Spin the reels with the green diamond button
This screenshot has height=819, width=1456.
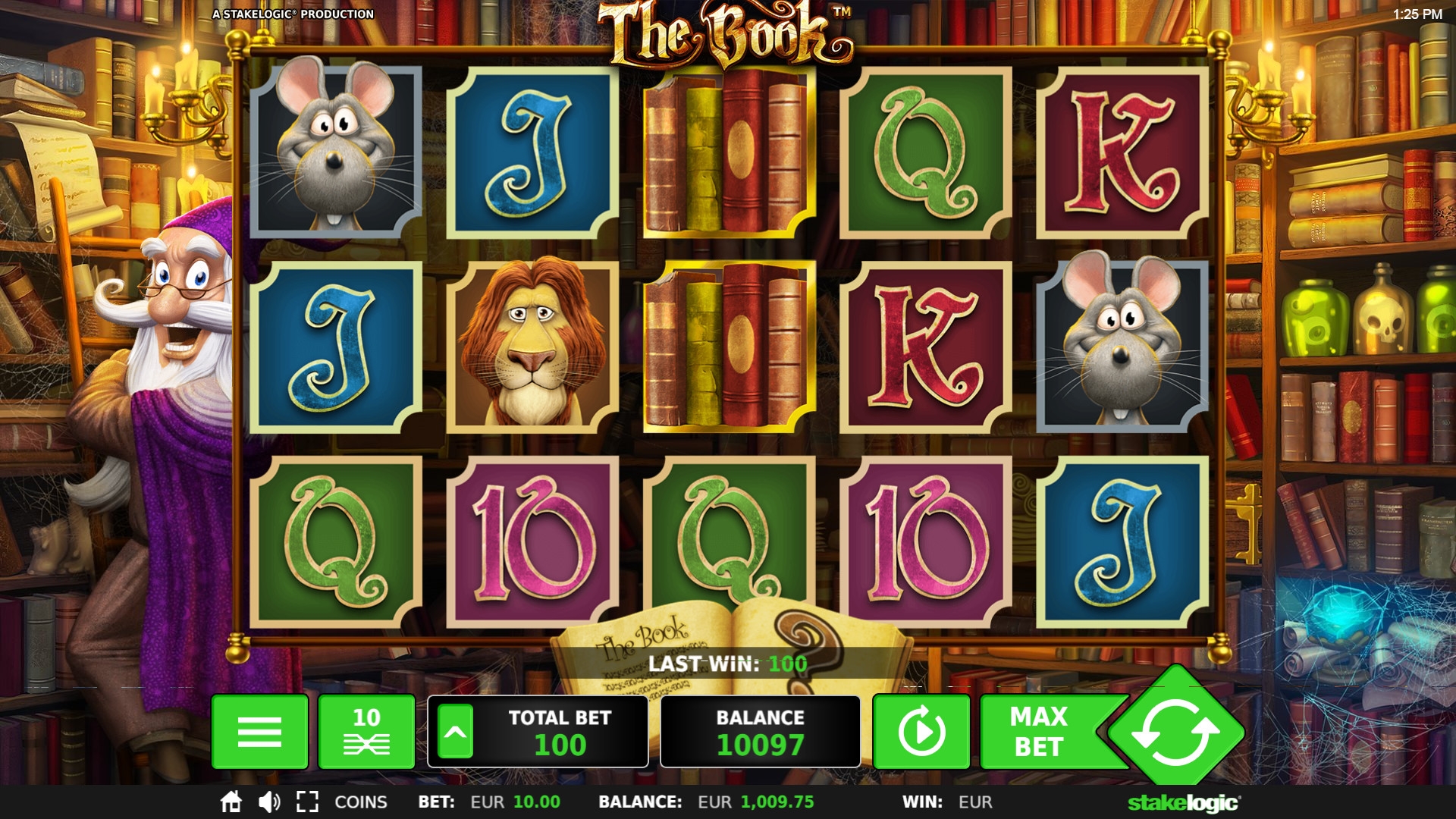(1175, 732)
